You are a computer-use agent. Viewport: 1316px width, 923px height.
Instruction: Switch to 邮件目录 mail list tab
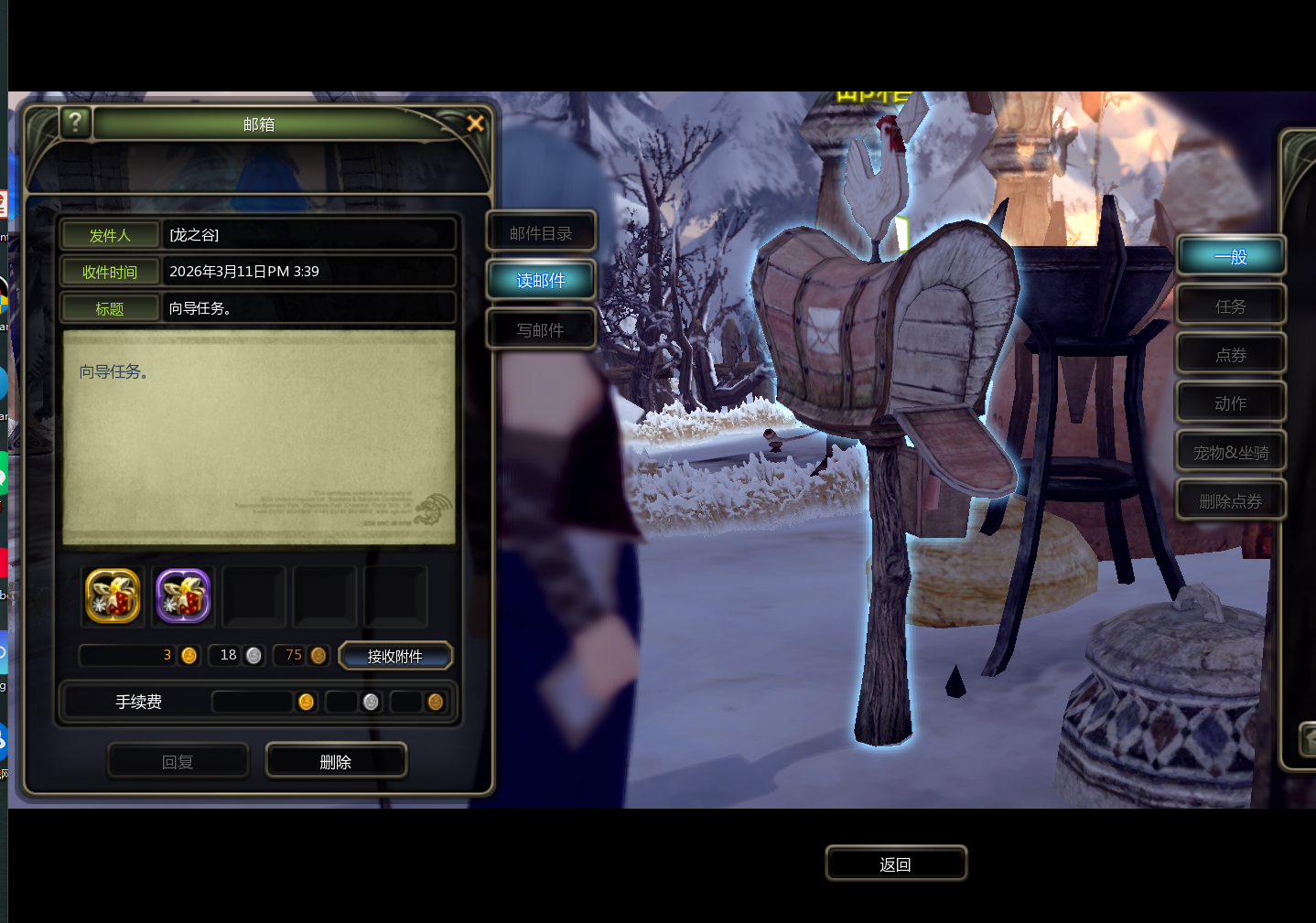[541, 233]
